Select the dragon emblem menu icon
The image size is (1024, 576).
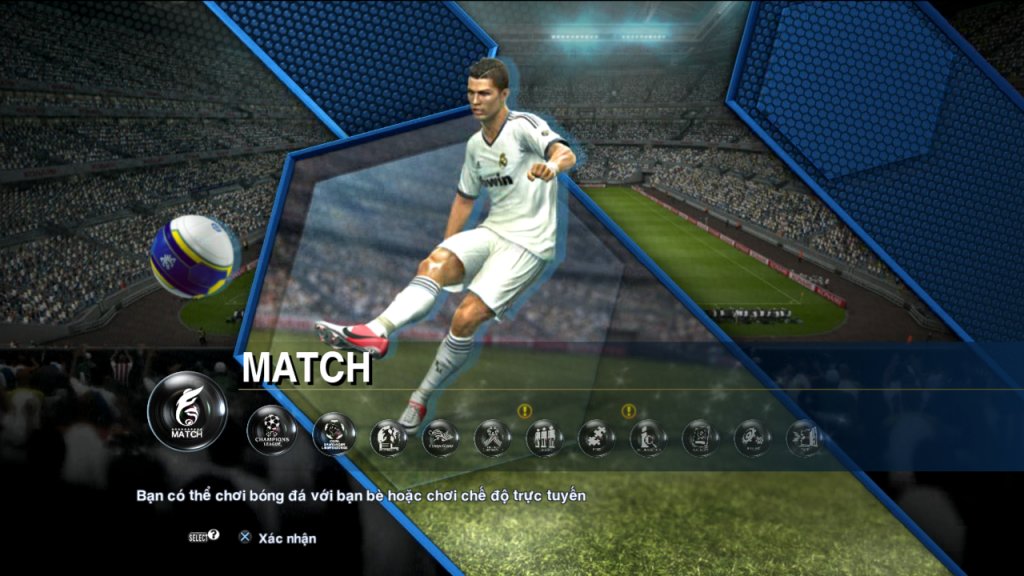[x=440, y=438]
